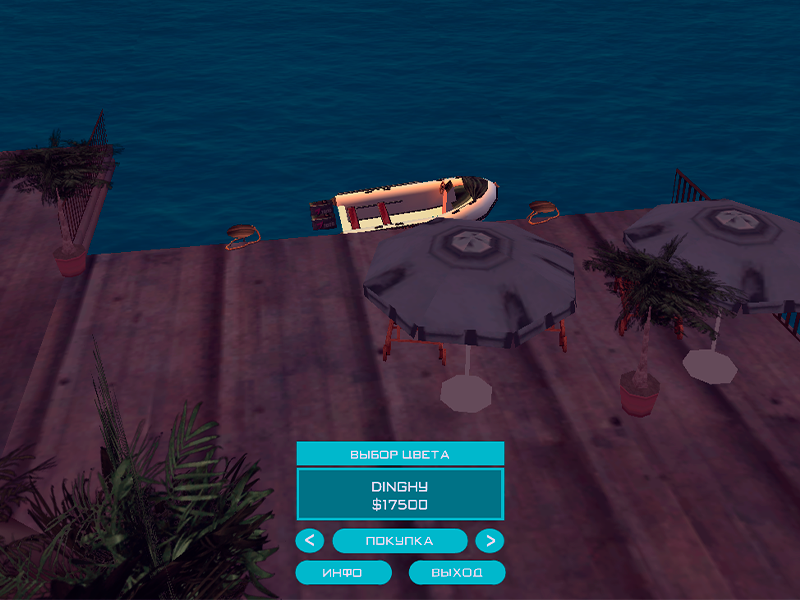Exit the shop via ВЫХОД
The width and height of the screenshot is (800, 600).
[x=457, y=573]
